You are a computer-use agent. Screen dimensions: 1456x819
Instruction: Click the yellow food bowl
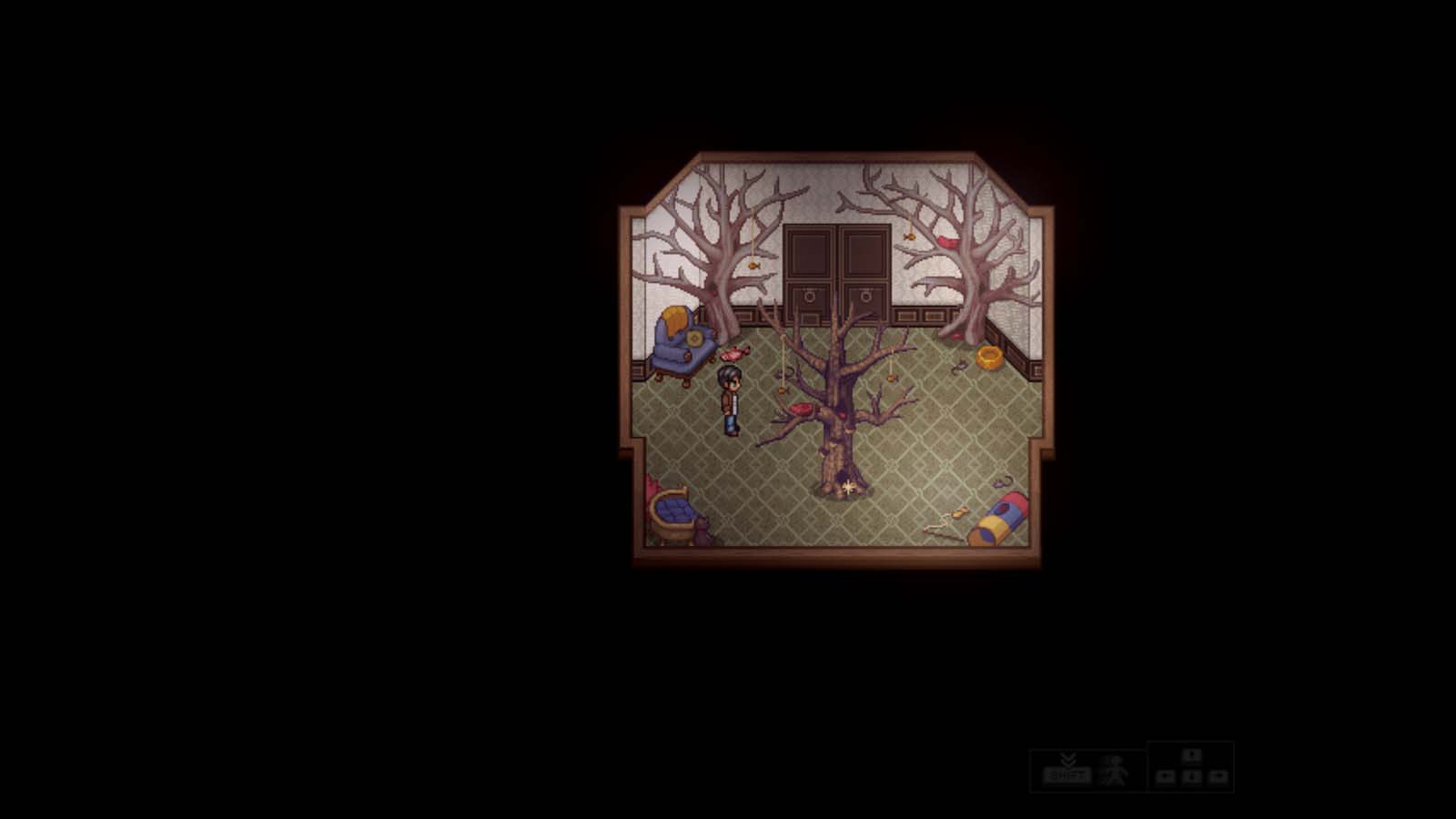point(988,357)
